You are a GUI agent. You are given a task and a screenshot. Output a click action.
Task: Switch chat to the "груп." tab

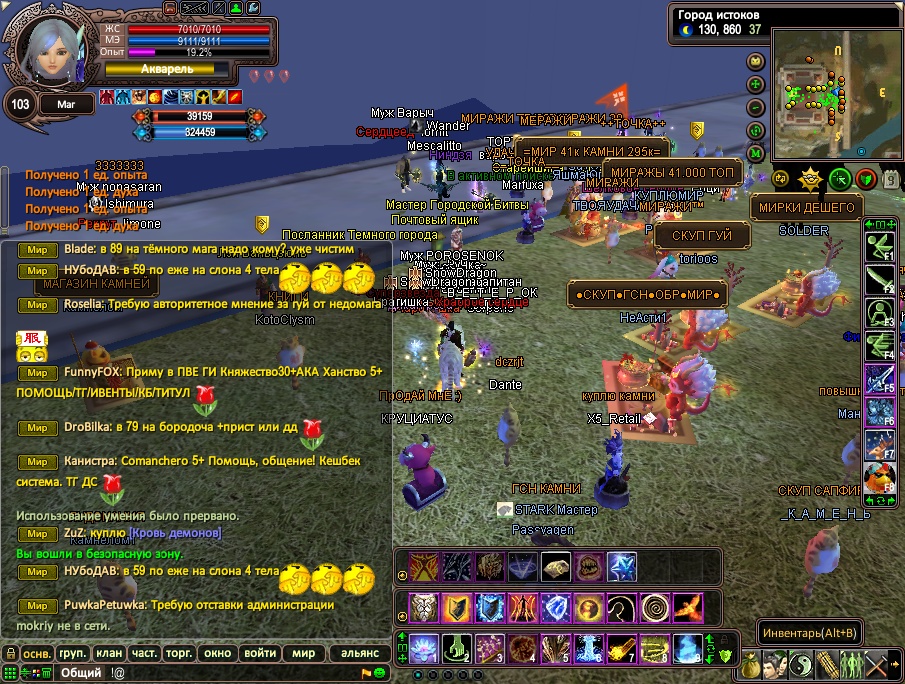tap(71, 653)
